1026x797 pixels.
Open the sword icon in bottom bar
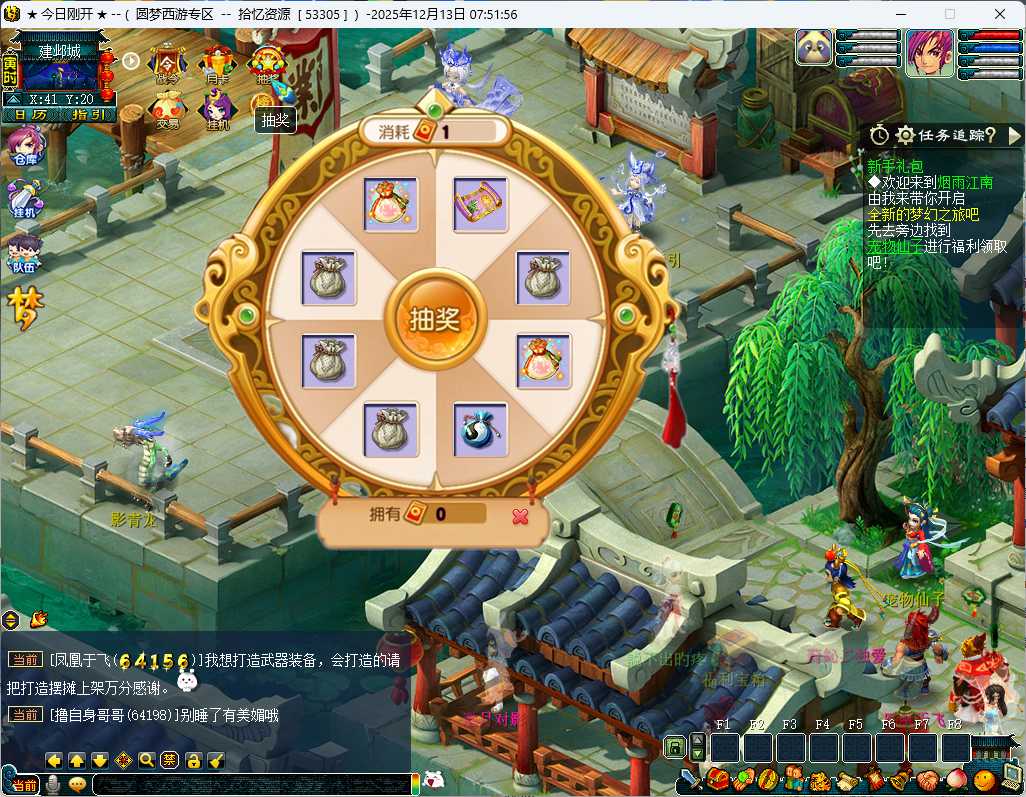[690, 779]
